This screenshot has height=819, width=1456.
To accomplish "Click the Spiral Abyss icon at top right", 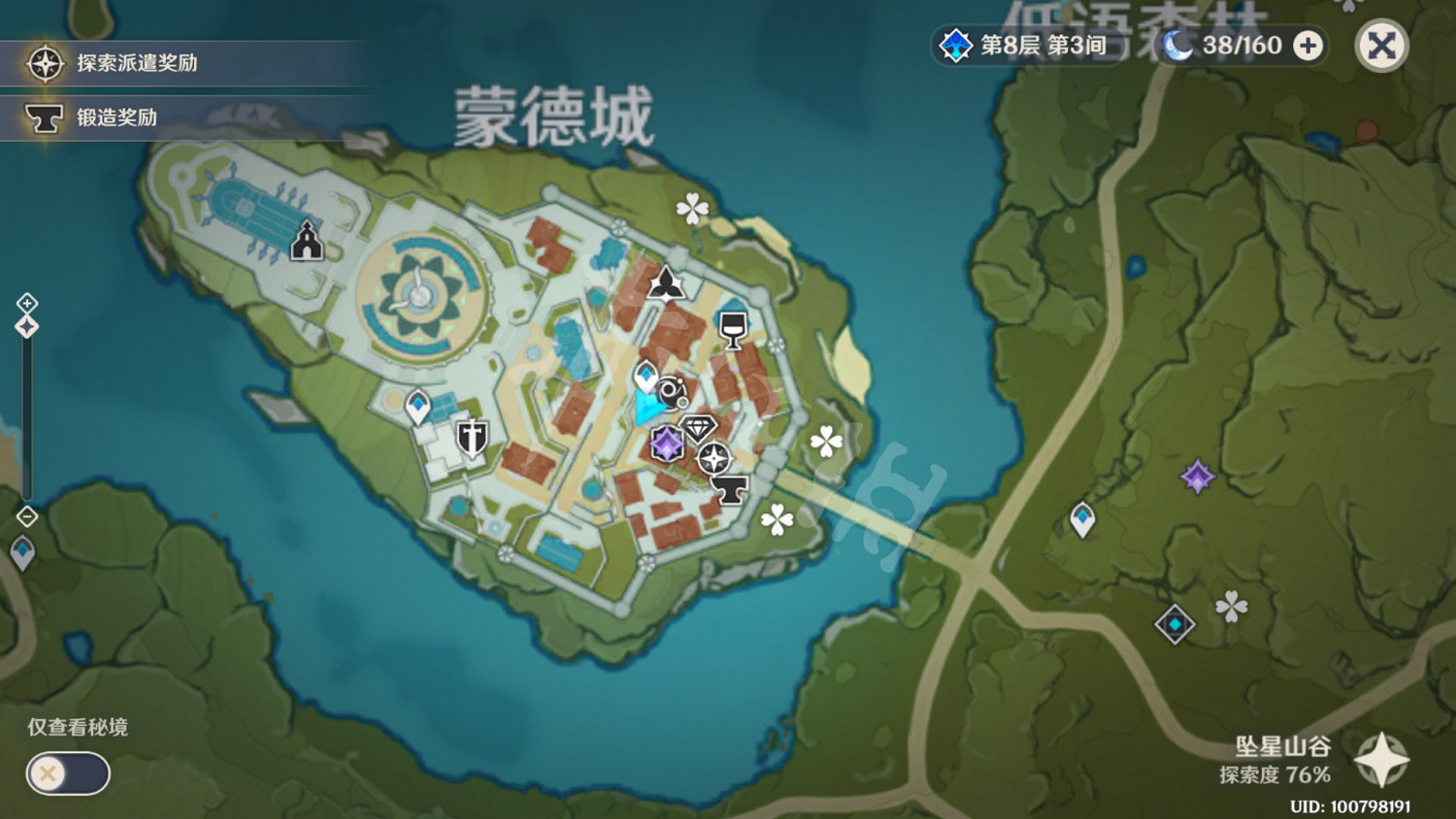I will 956,45.
